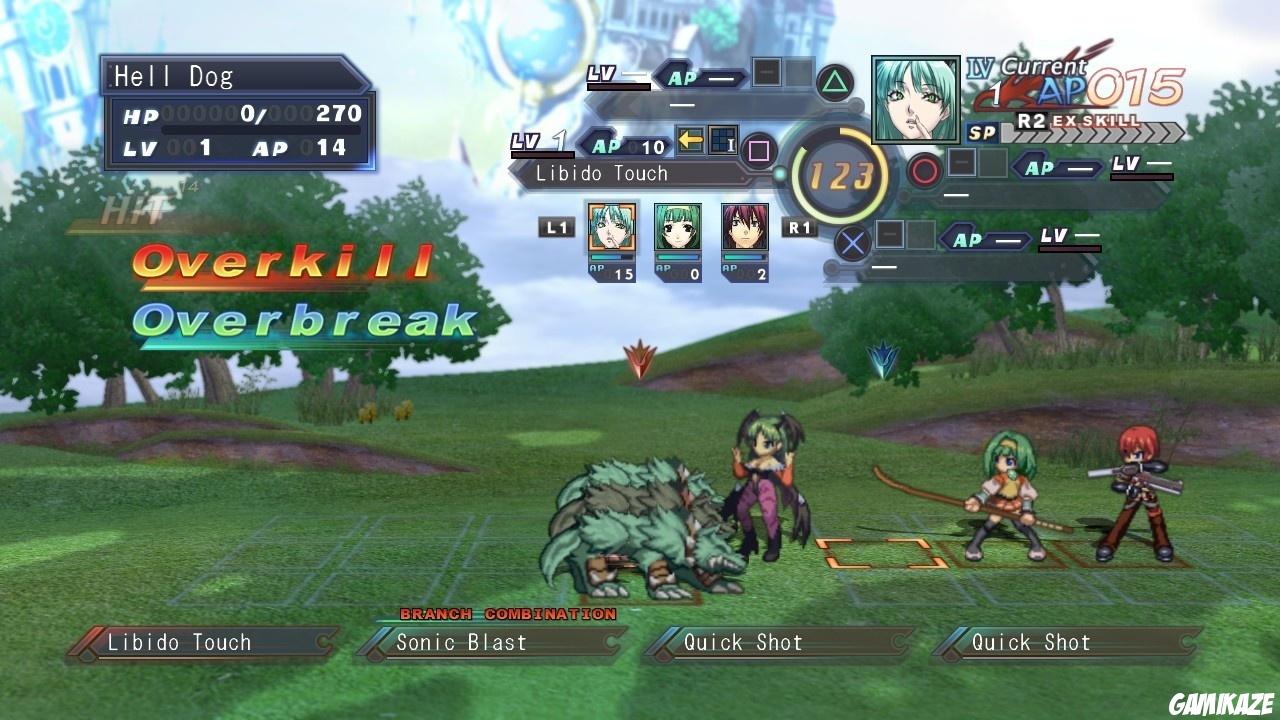Open the battle grid map icon
The height and width of the screenshot is (720, 1280).
click(723, 140)
